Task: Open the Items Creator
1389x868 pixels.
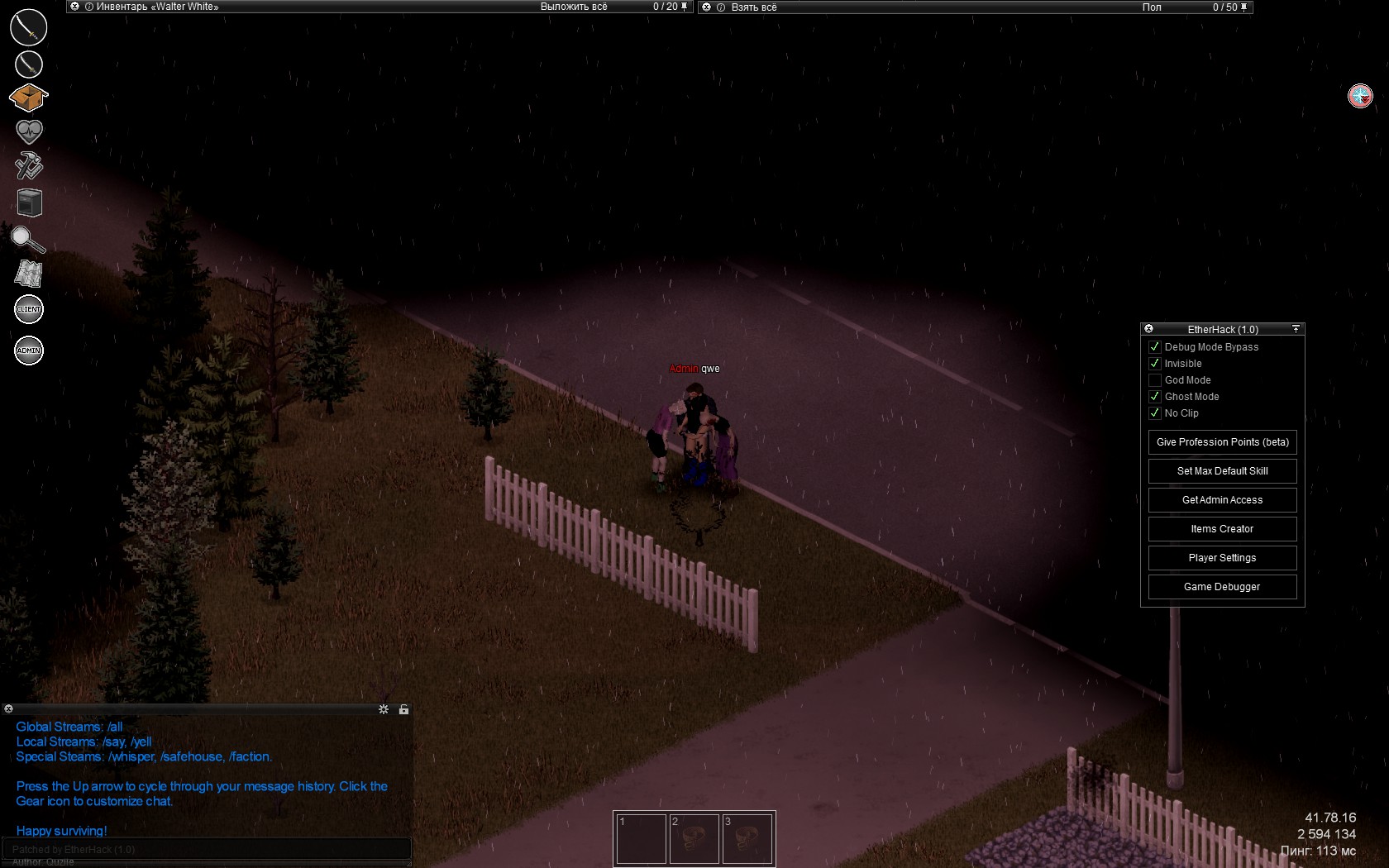Action: [1222, 529]
